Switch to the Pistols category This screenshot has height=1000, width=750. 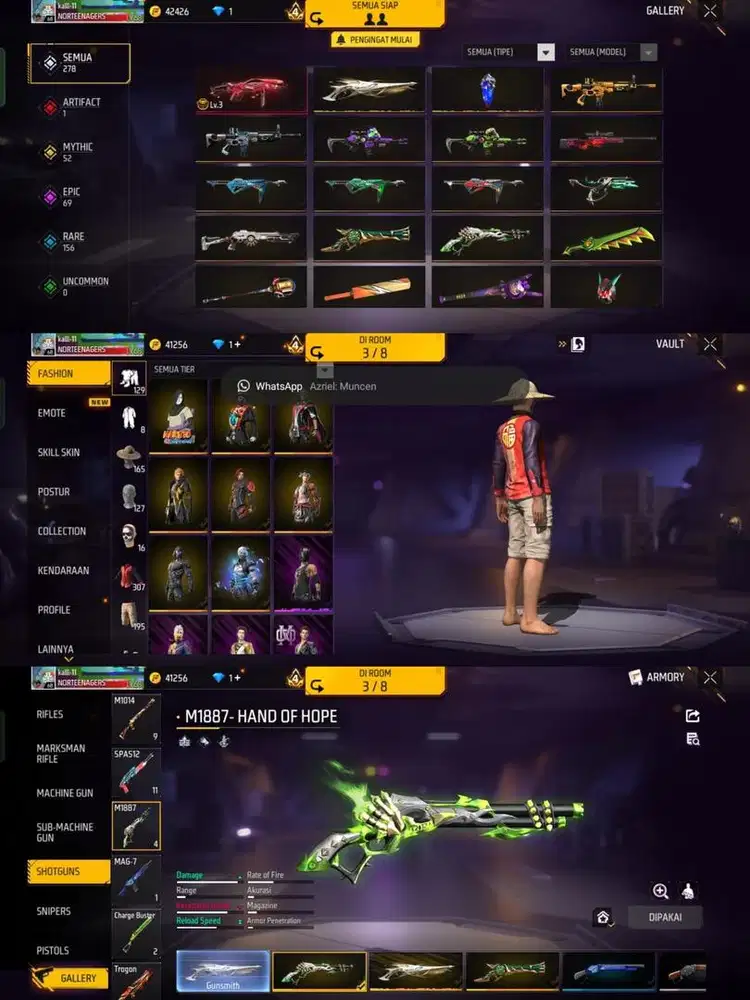click(x=52, y=950)
